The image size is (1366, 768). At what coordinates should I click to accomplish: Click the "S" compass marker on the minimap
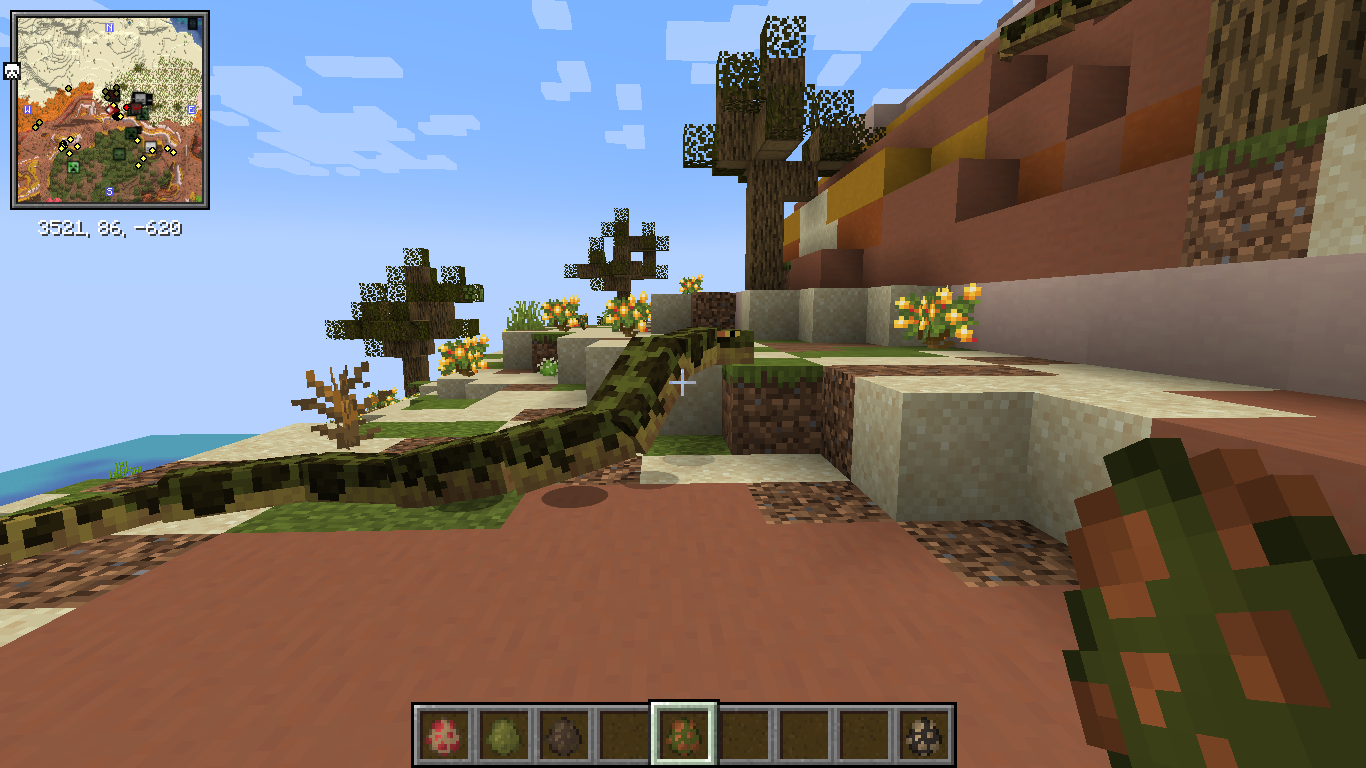[109, 190]
